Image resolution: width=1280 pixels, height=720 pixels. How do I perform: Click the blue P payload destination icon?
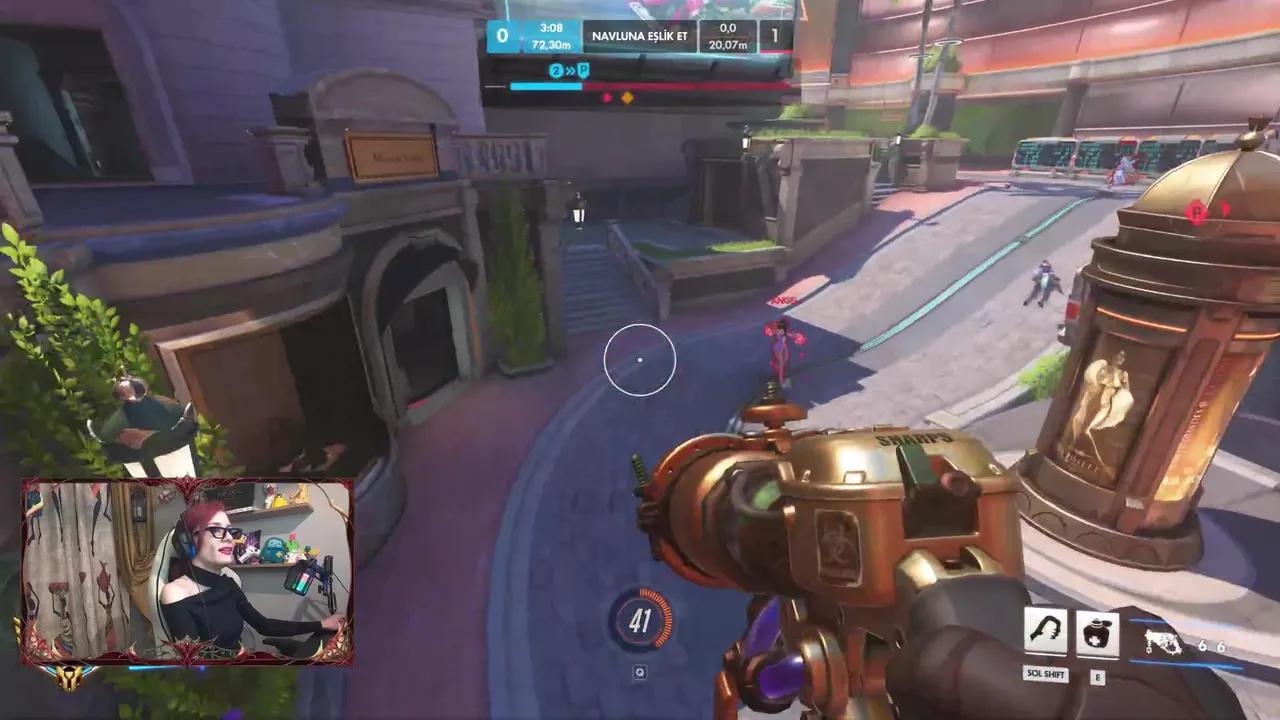(584, 70)
